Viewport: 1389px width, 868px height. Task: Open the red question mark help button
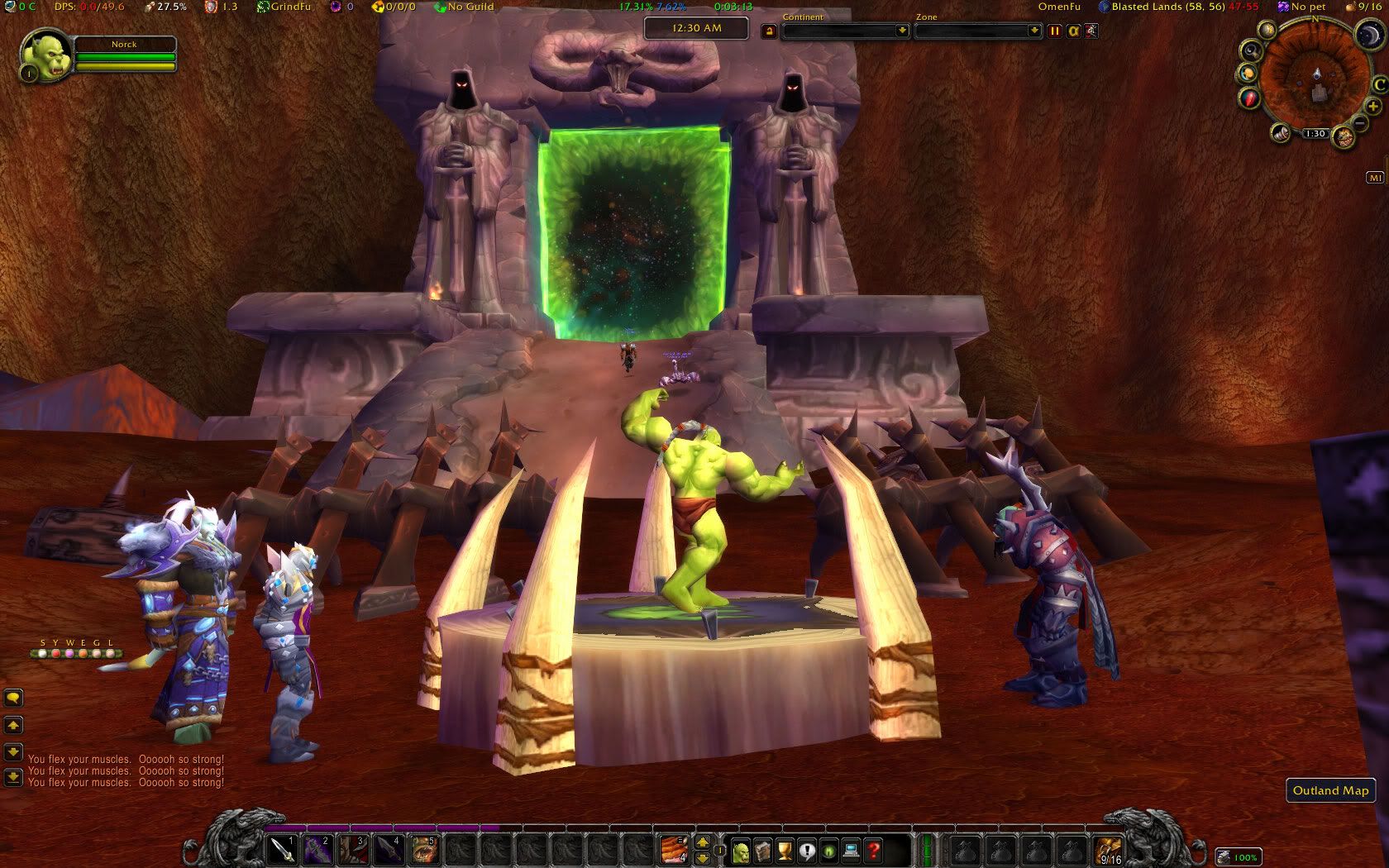pyautogui.click(x=874, y=850)
